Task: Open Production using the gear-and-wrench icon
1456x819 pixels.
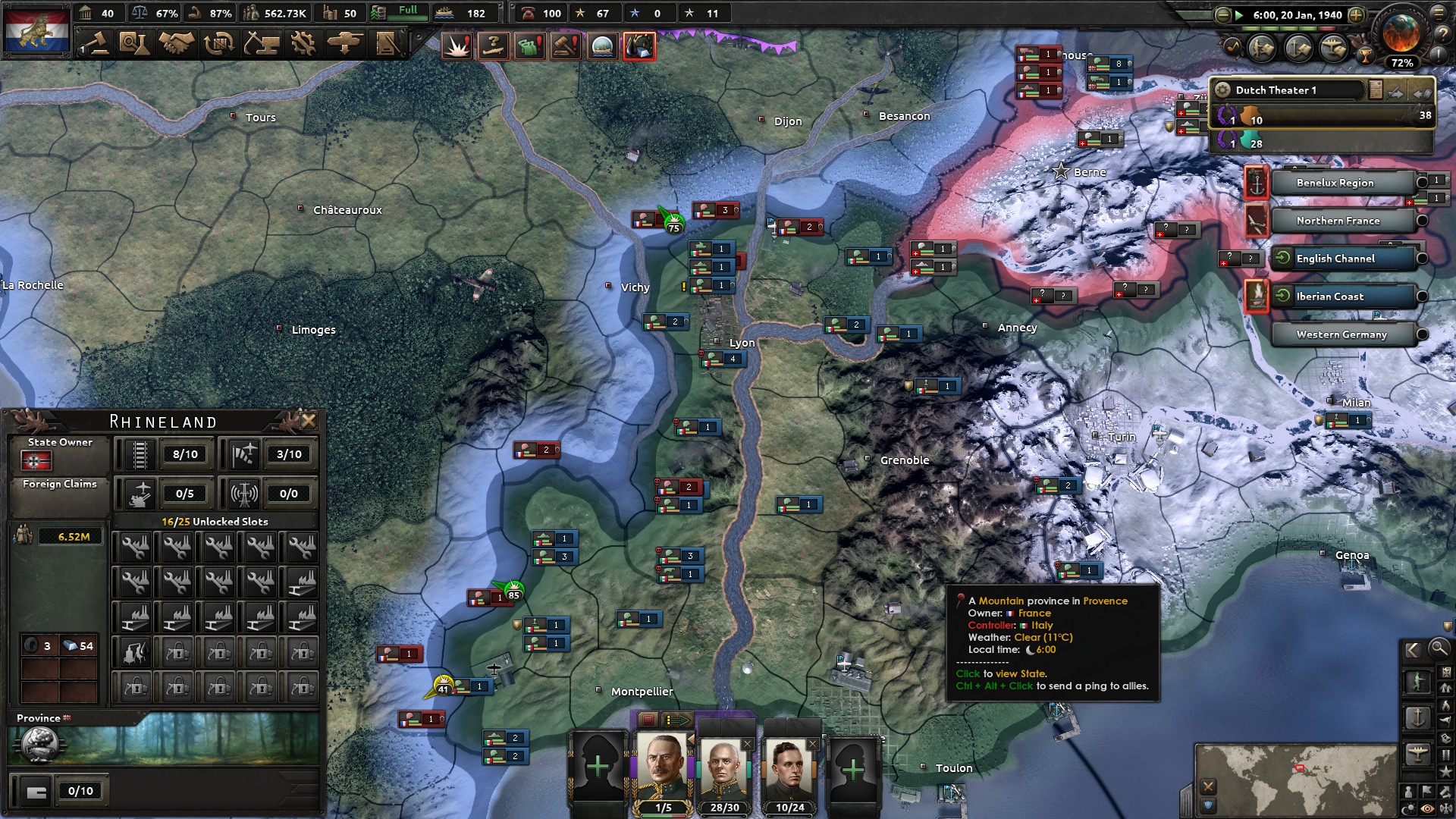Action: click(x=303, y=43)
